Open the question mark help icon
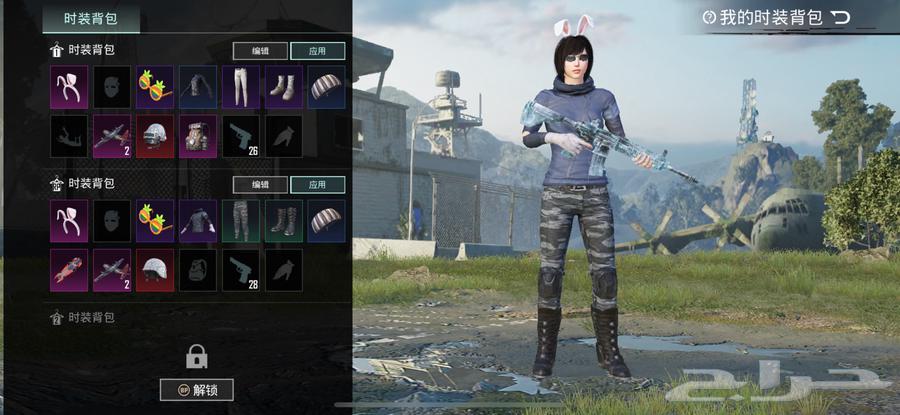The height and width of the screenshot is (415, 900). pyautogui.click(x=709, y=17)
